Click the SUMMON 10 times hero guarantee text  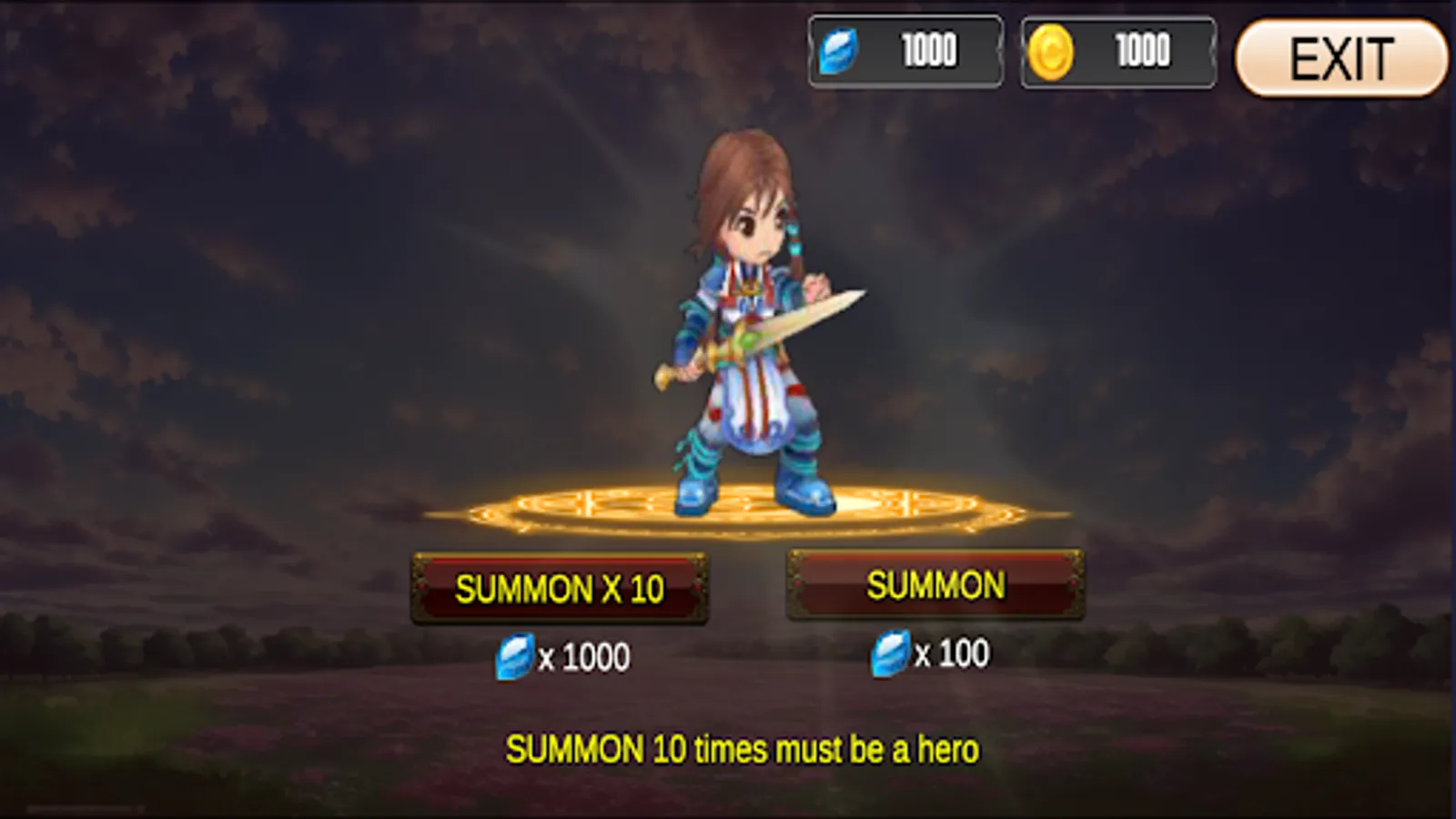743,749
